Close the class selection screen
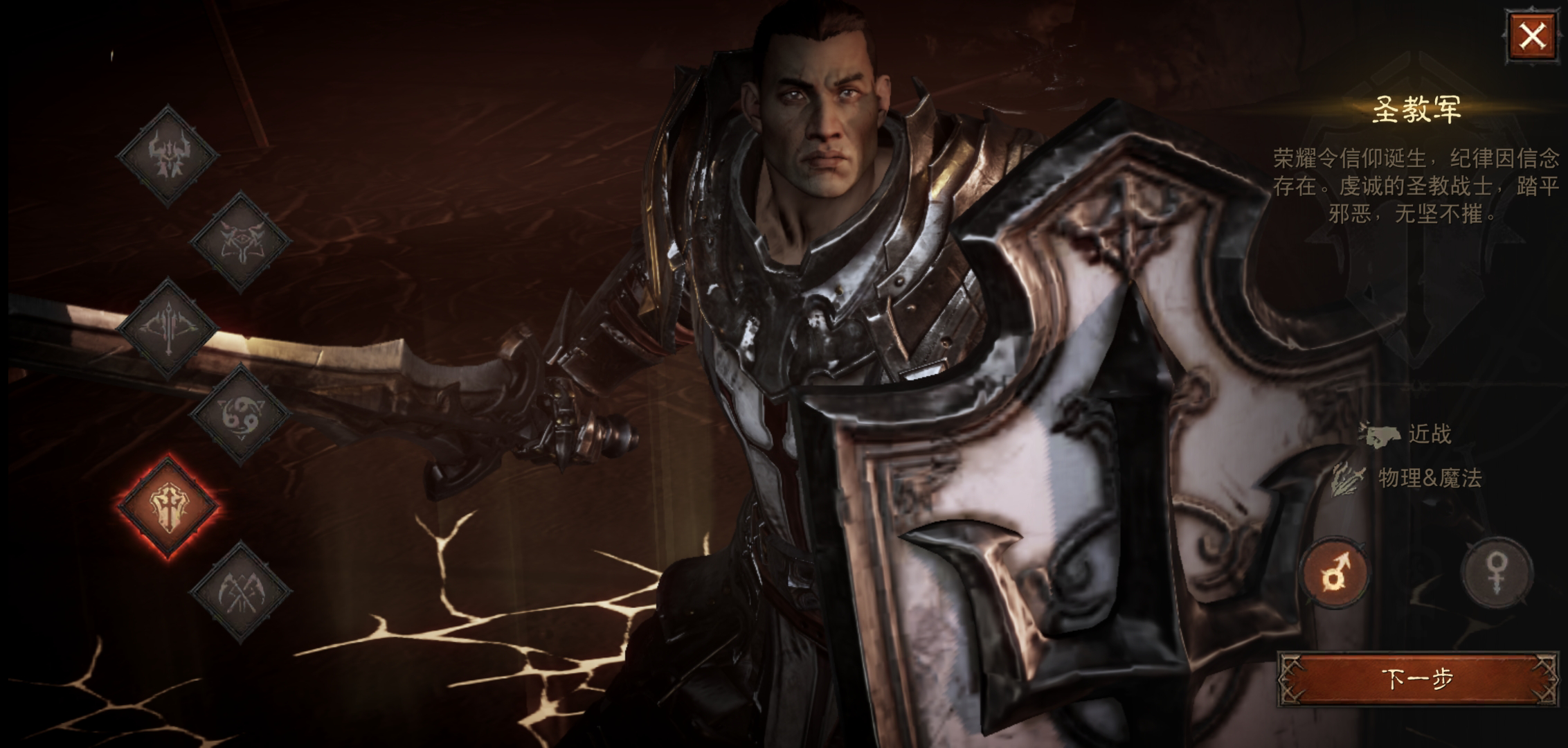The height and width of the screenshot is (748, 1568). pyautogui.click(x=1531, y=36)
